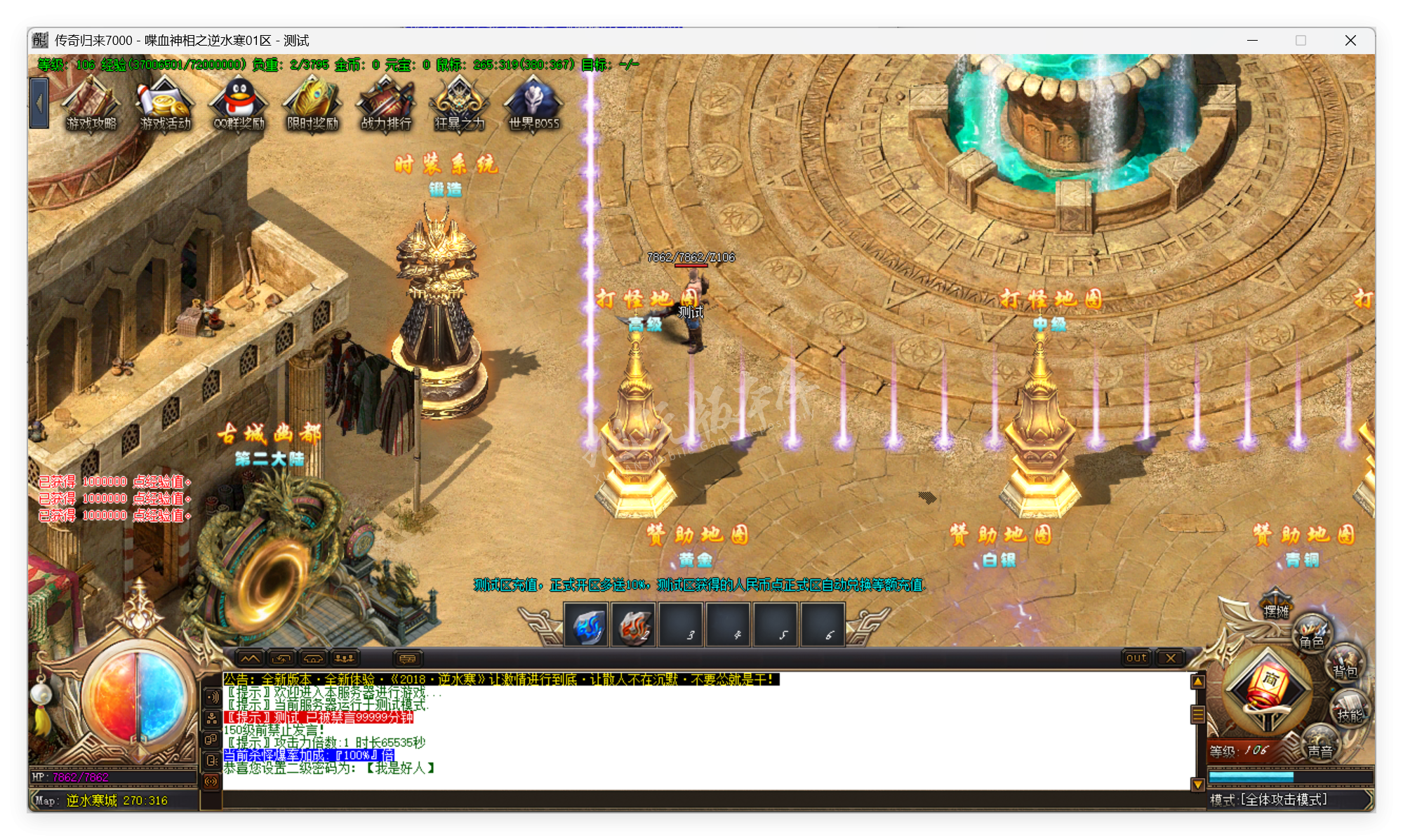Open the QQ群奖励 icon
Image resolution: width=1403 pixels, height=840 pixels.
coord(239,104)
